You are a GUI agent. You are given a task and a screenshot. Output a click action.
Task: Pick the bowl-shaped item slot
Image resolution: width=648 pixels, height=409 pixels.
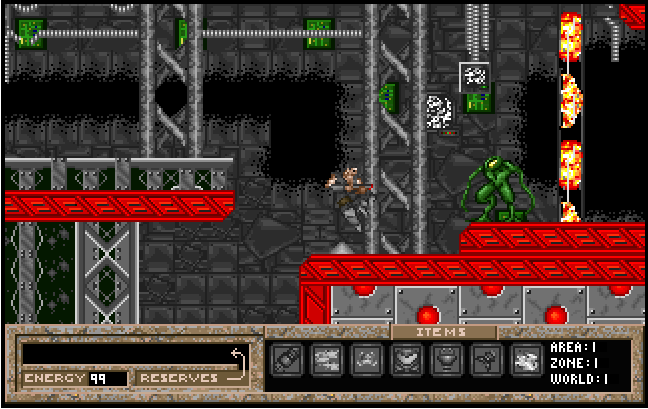tap(406, 360)
